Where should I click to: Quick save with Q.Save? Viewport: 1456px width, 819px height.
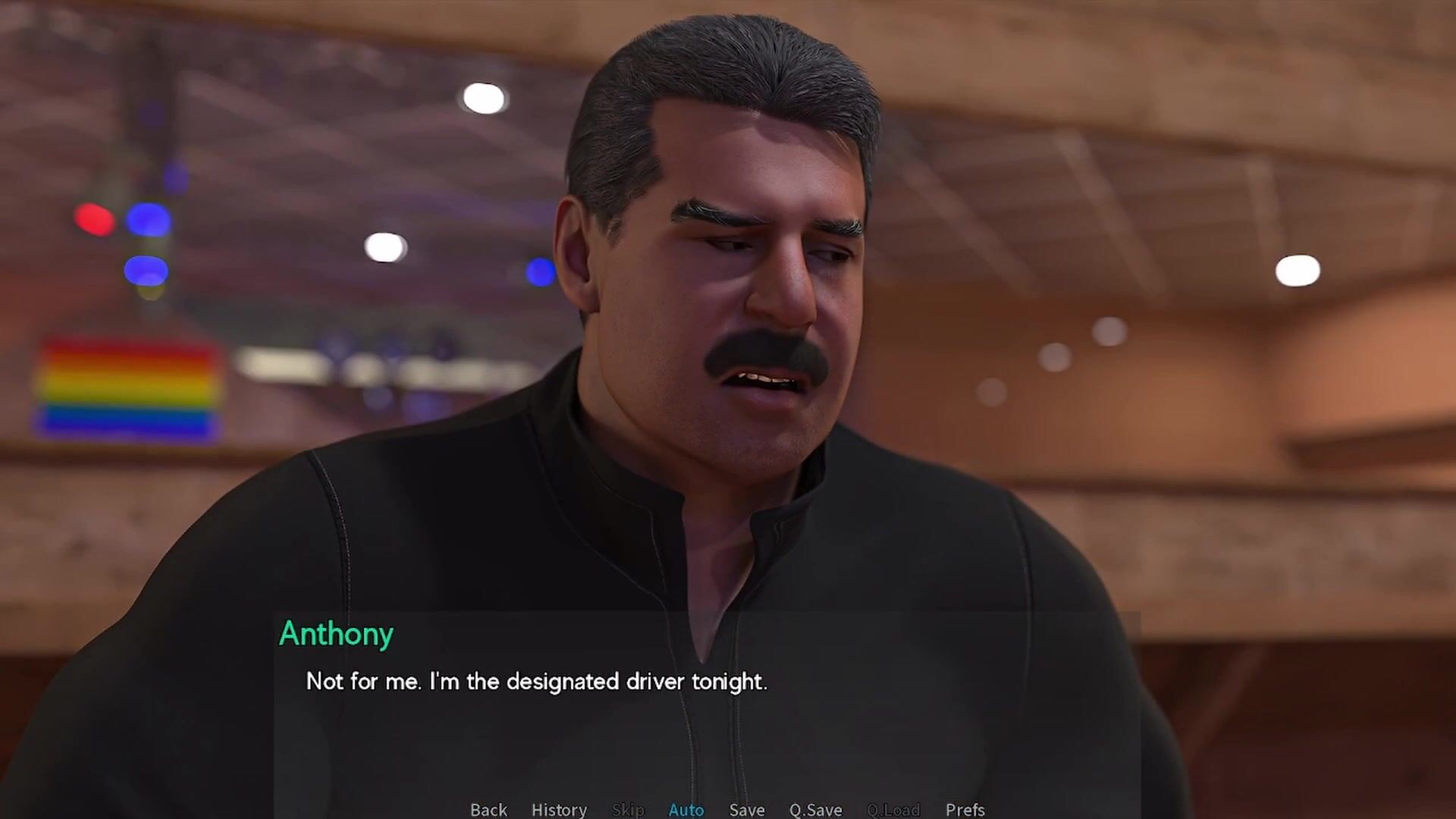point(815,809)
